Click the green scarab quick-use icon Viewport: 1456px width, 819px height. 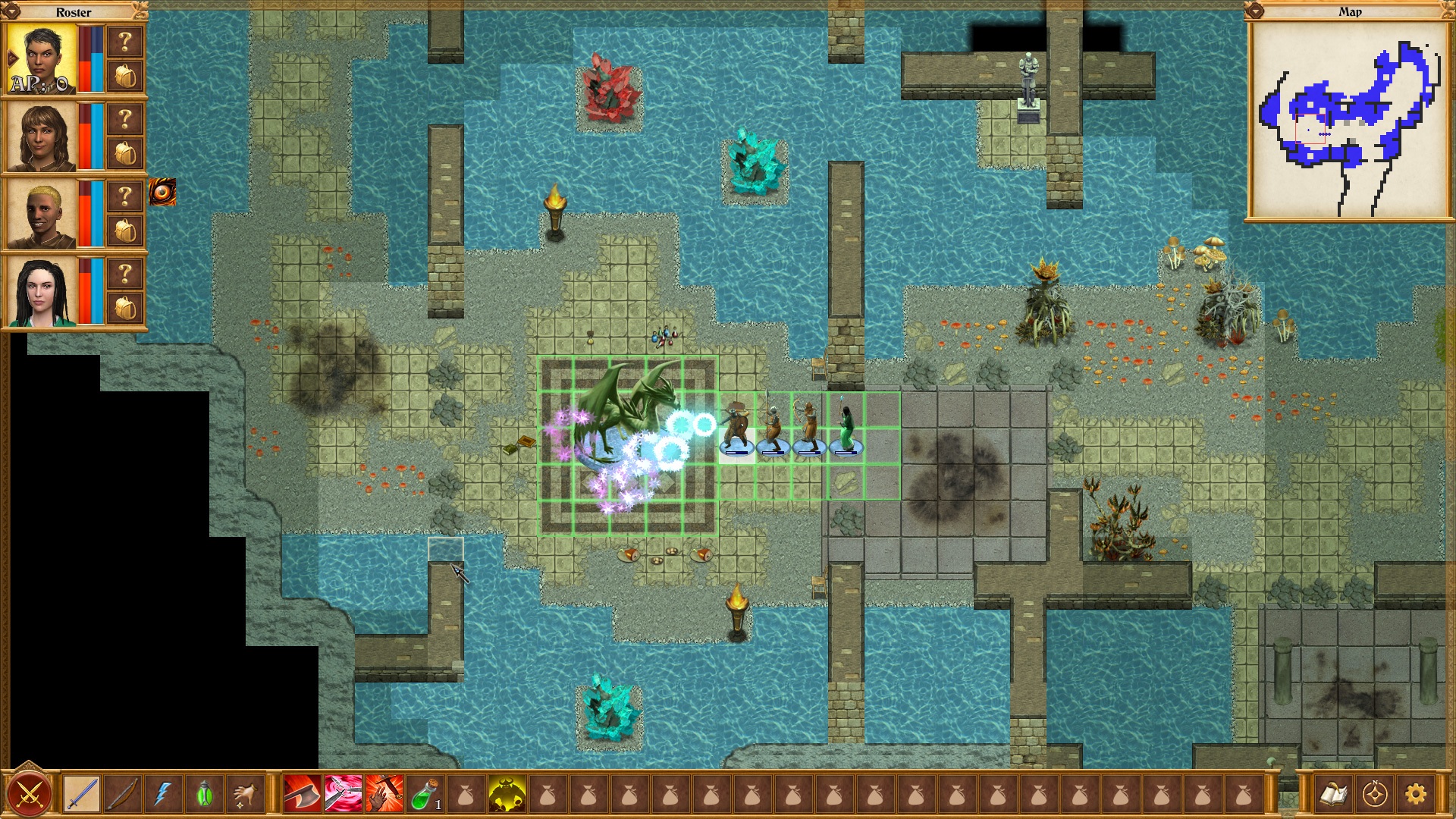point(203,792)
